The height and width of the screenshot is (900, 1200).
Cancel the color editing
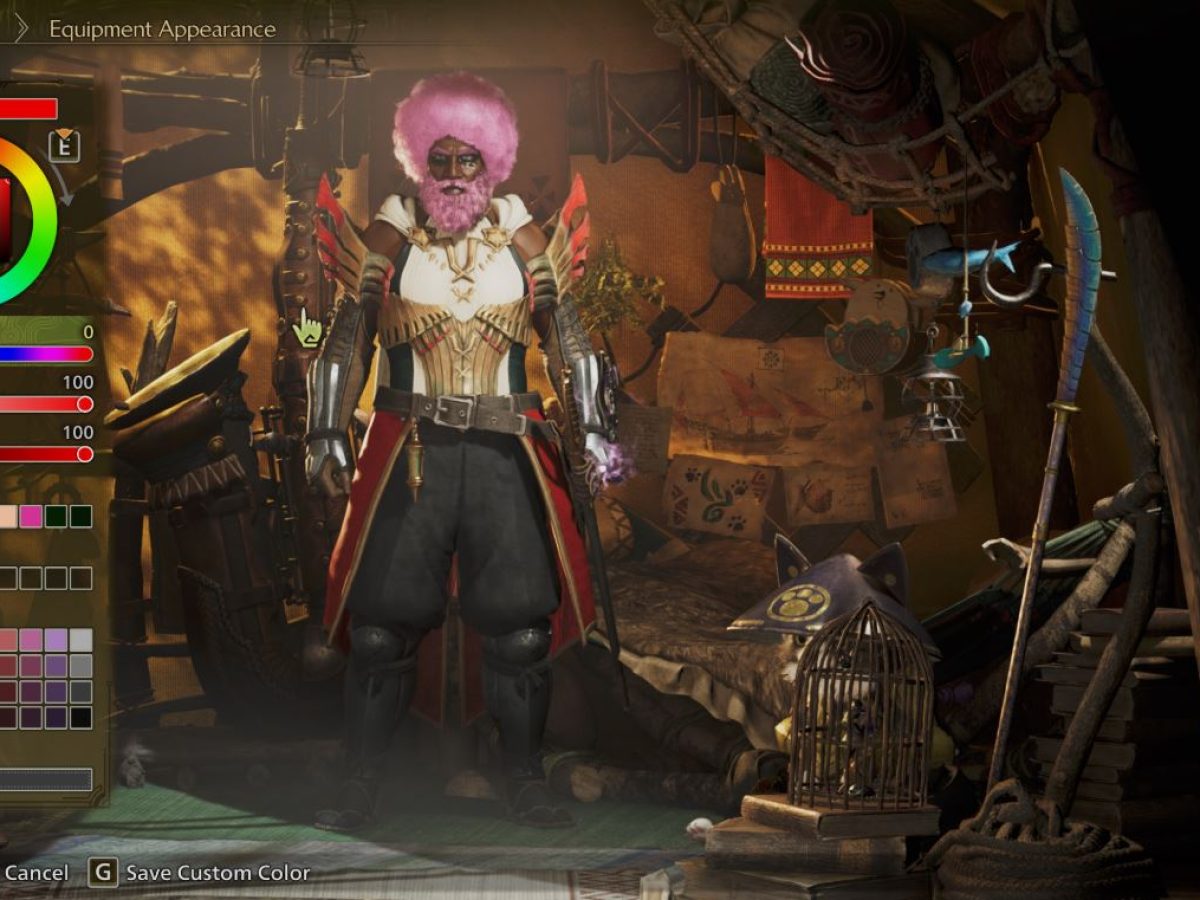[36, 873]
